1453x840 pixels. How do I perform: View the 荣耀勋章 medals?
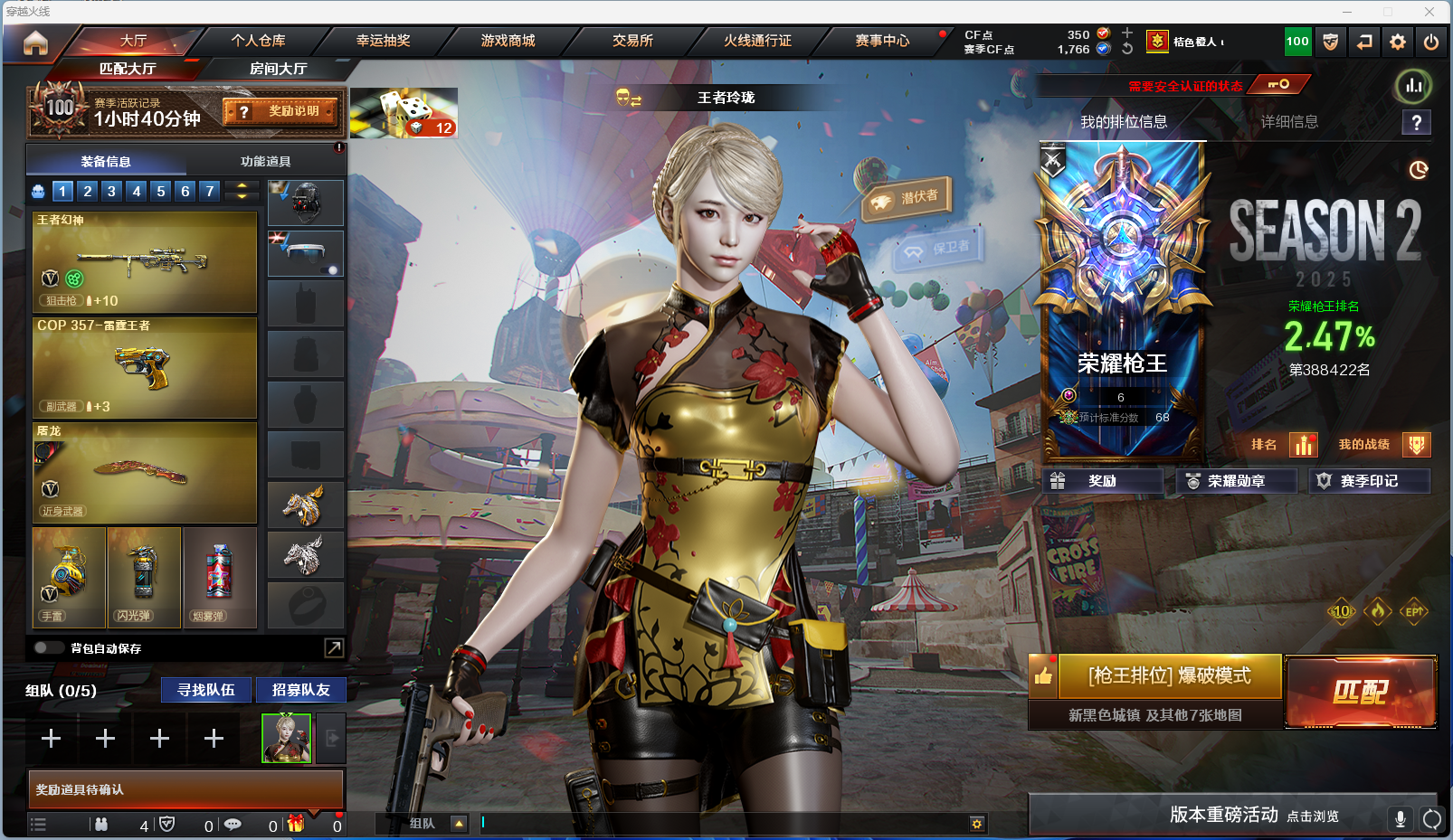pyautogui.click(x=1236, y=481)
